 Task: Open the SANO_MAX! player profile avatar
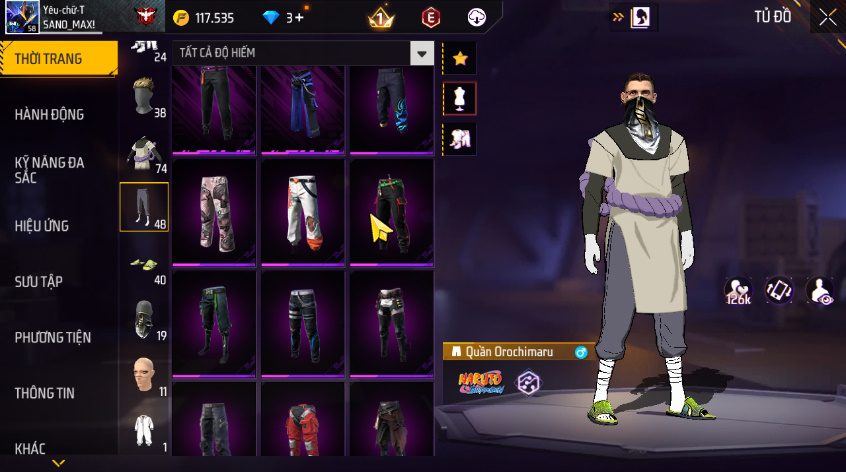coord(20,17)
